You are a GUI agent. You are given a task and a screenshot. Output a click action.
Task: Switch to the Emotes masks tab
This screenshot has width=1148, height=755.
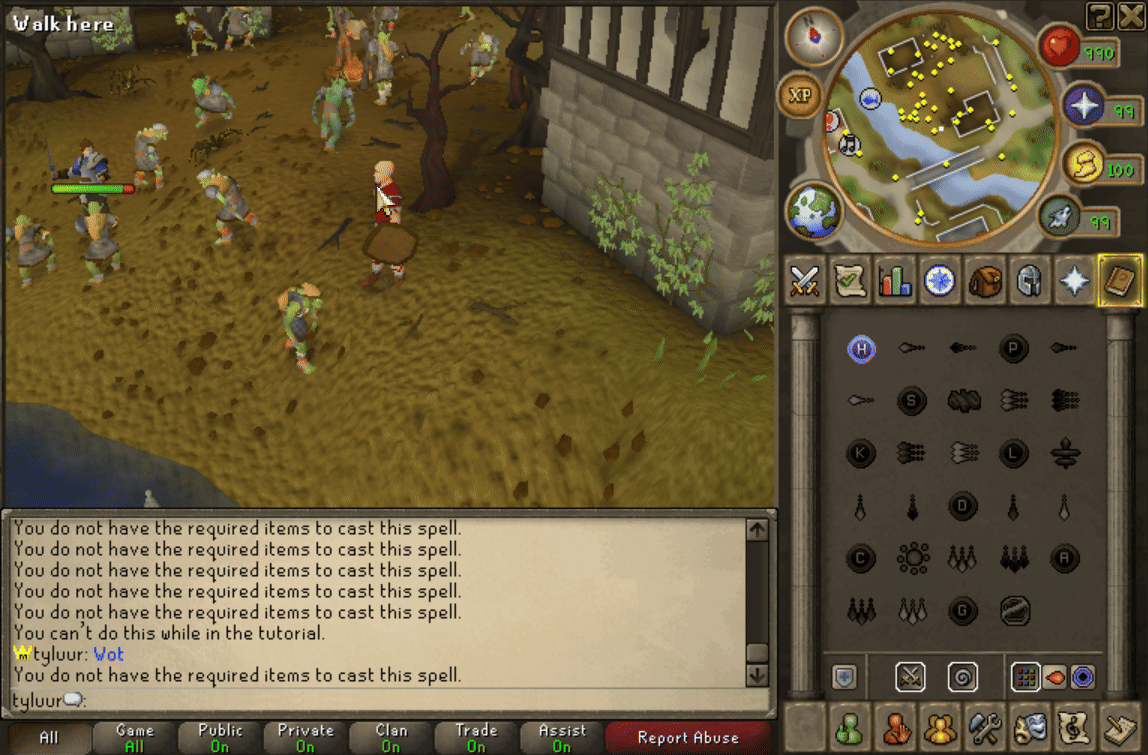coord(1030,725)
